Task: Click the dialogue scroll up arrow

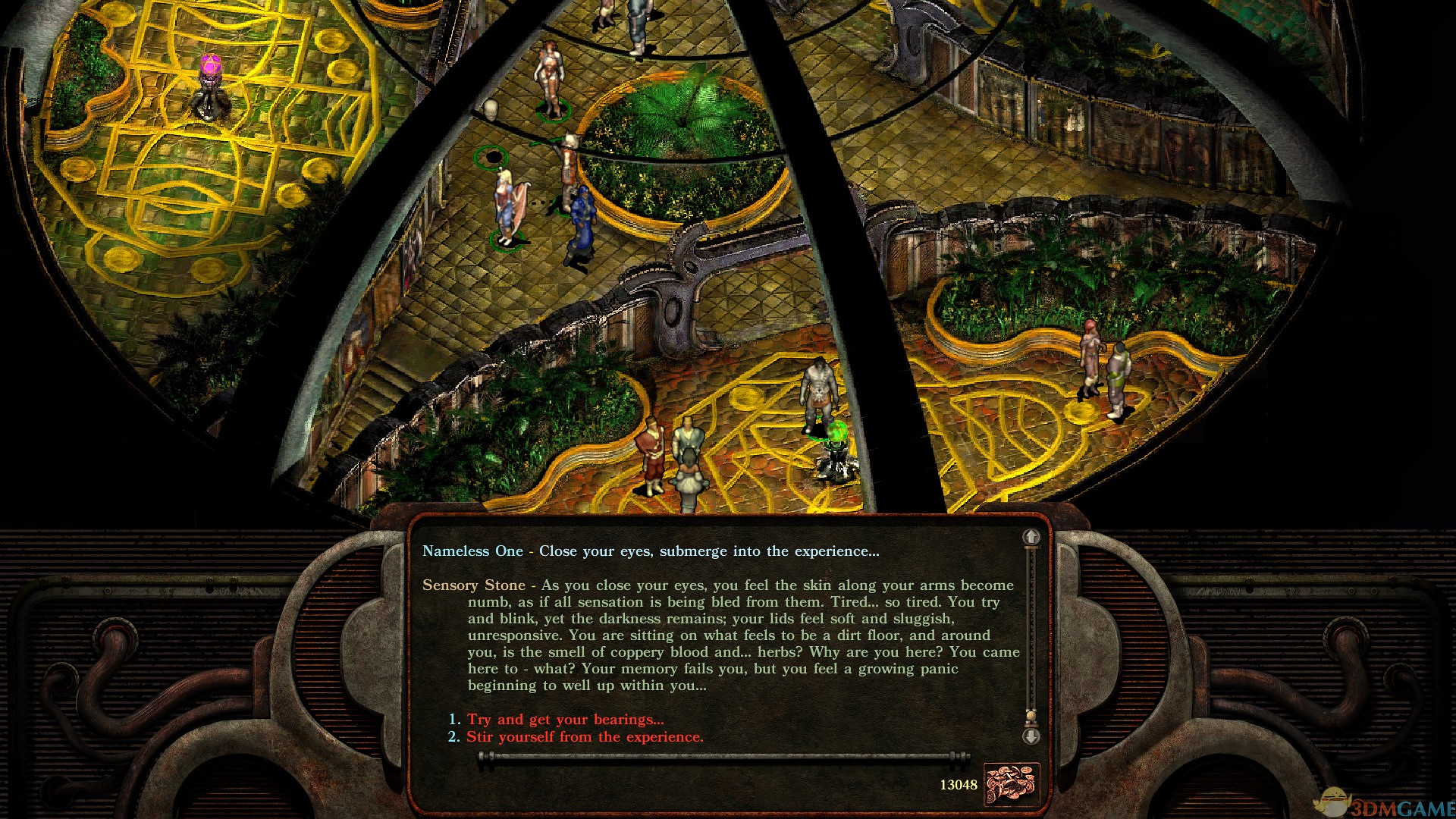Action: coord(1031,538)
